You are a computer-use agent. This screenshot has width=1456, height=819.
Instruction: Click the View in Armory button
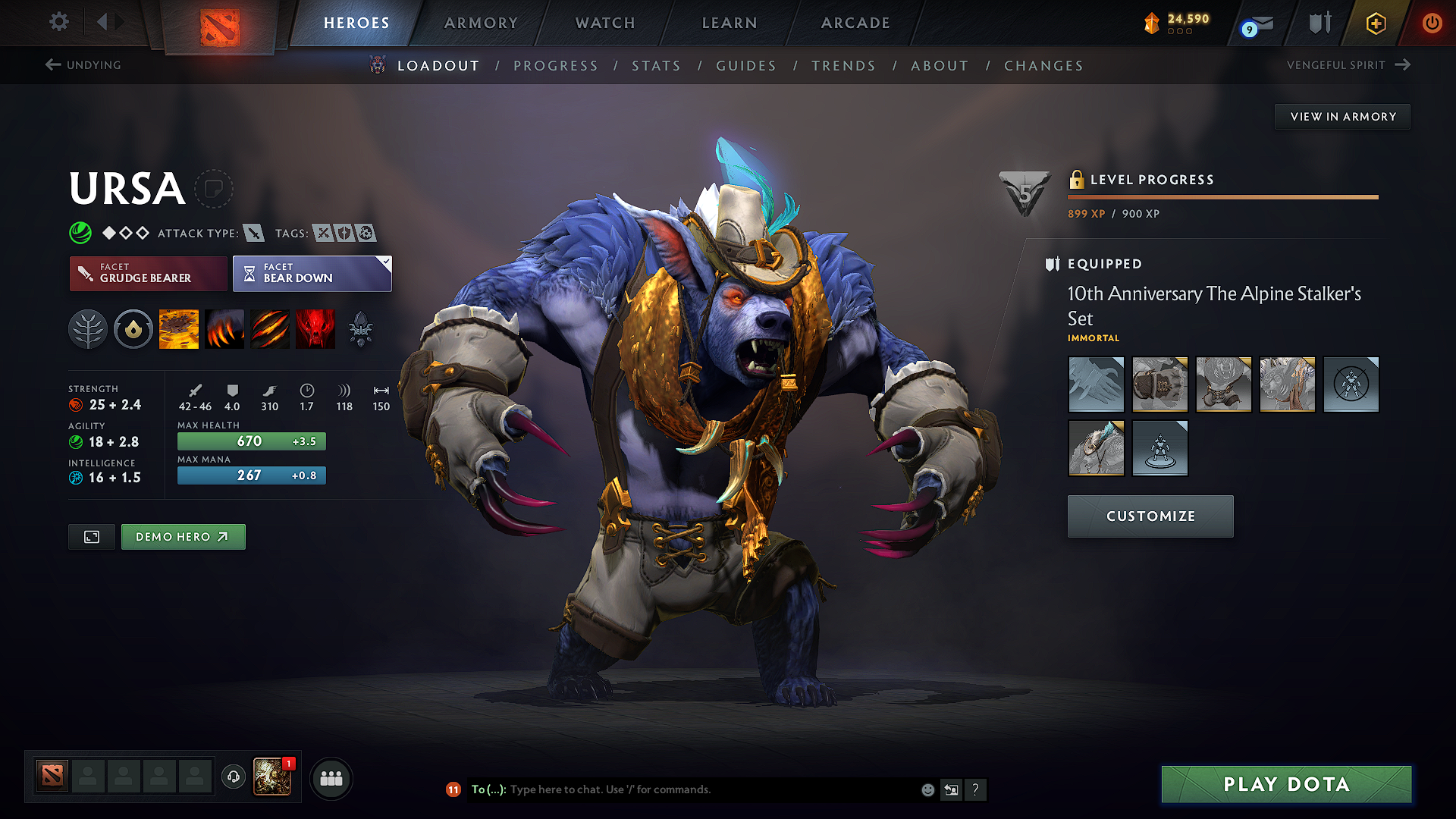[x=1342, y=117]
